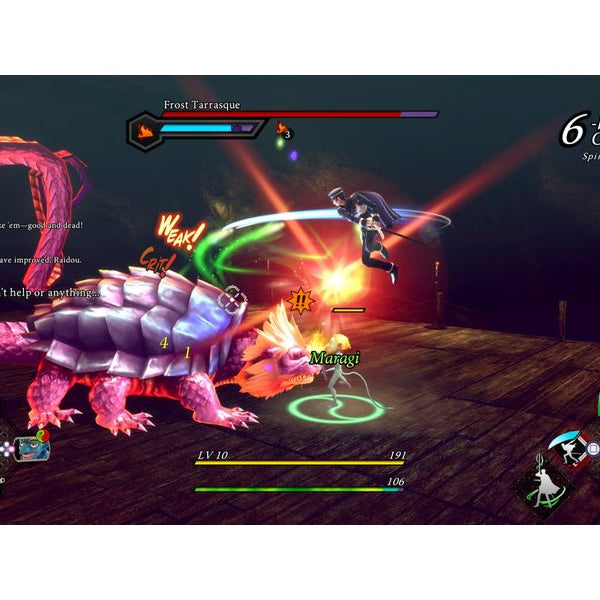Use the blue sword slash skill icon
The image size is (600, 600).
point(571,449)
